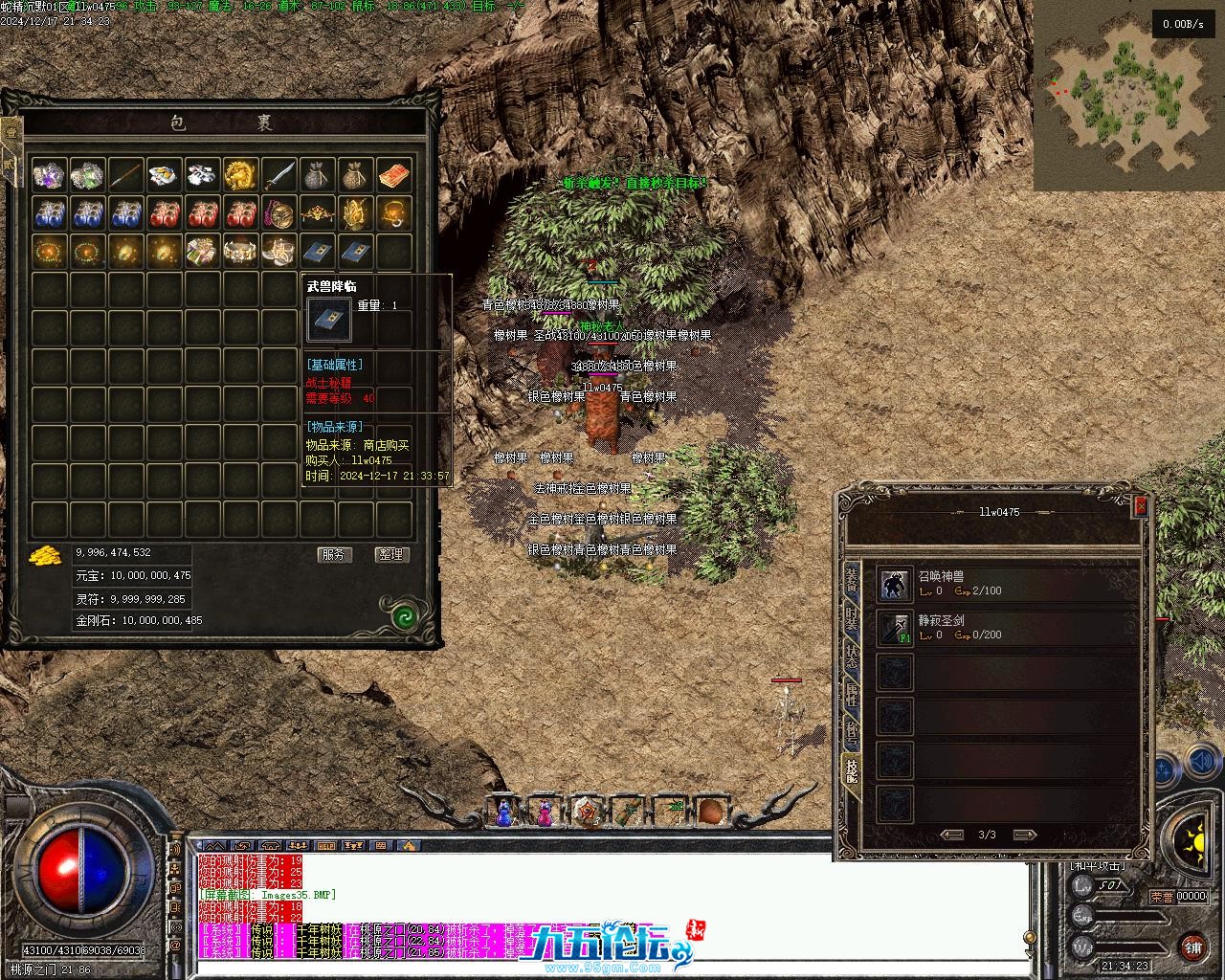Click the HELP button above the chat
This screenshot has width=1225, height=980.
click(x=326, y=846)
